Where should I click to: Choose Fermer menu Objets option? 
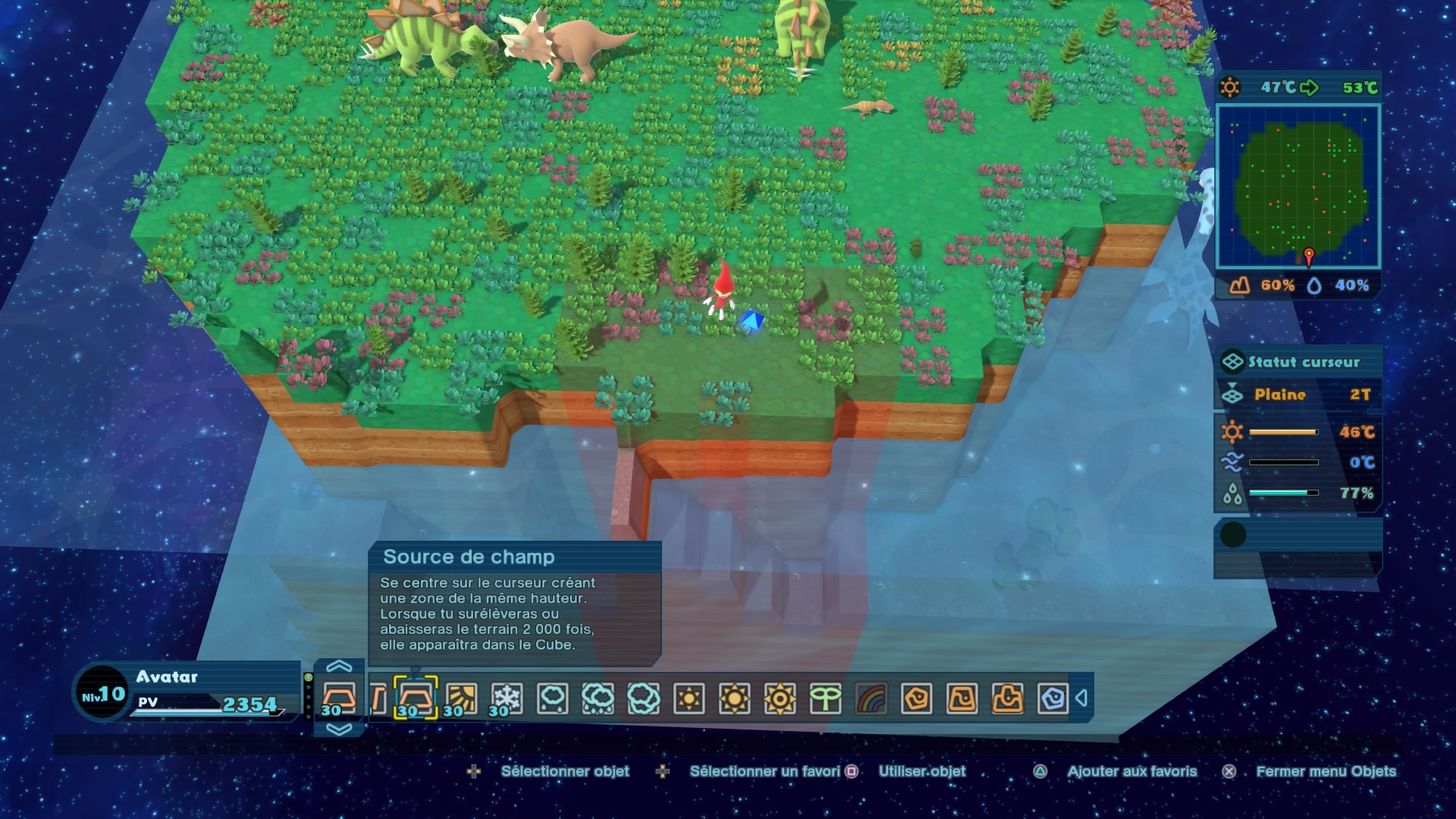[x=1327, y=771]
